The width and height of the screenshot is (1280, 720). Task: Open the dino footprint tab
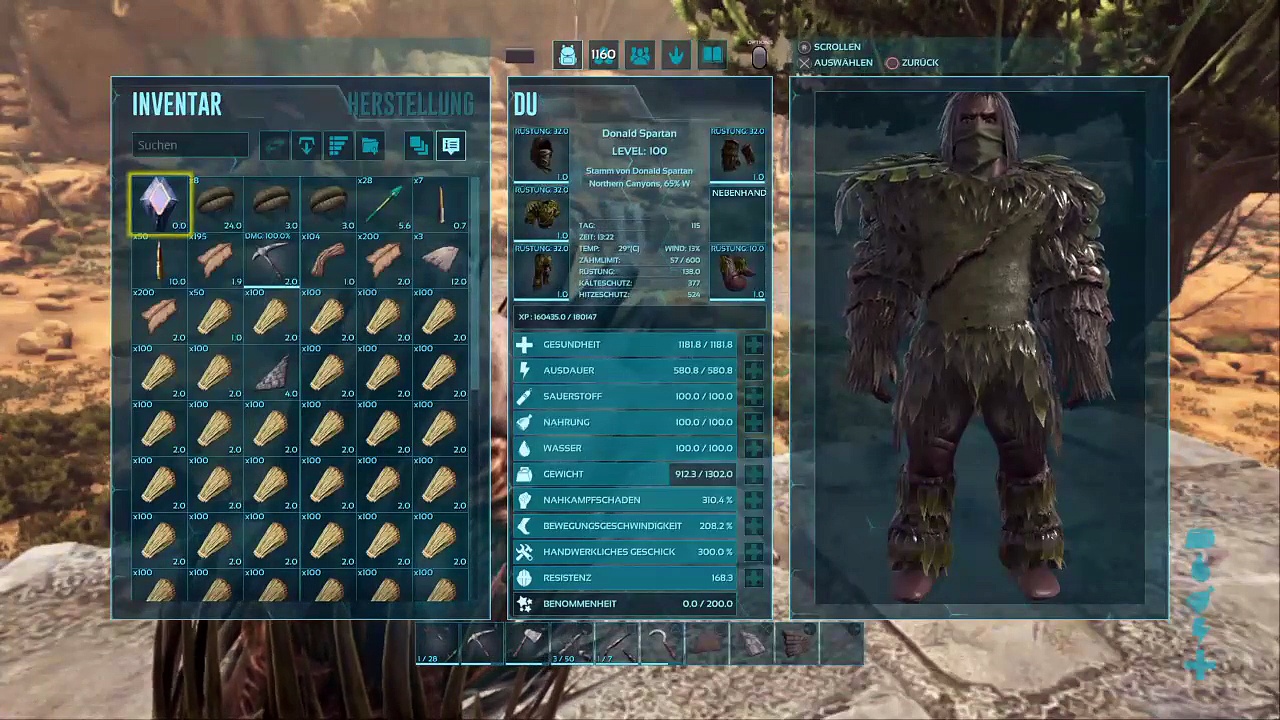[676, 56]
